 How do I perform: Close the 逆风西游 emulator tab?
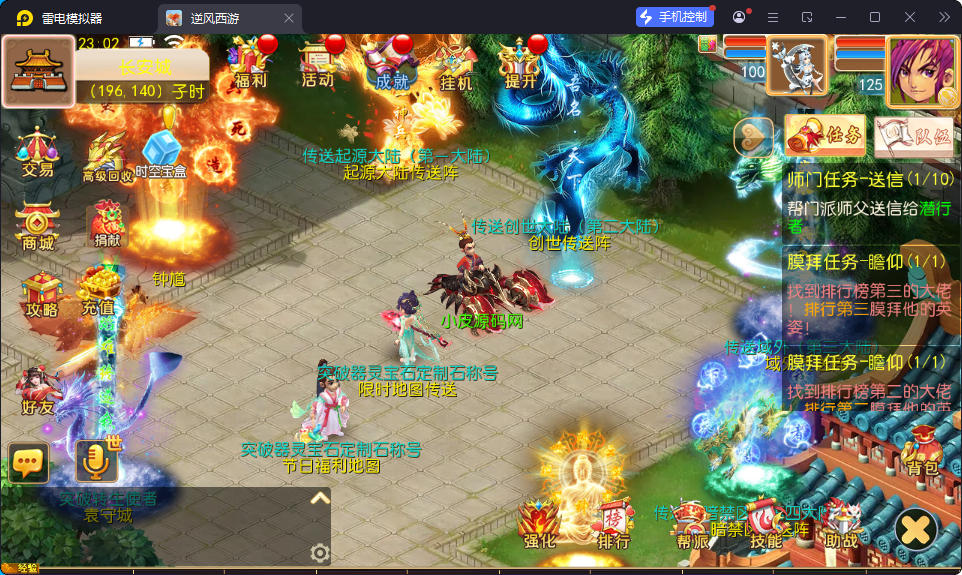coord(289,18)
